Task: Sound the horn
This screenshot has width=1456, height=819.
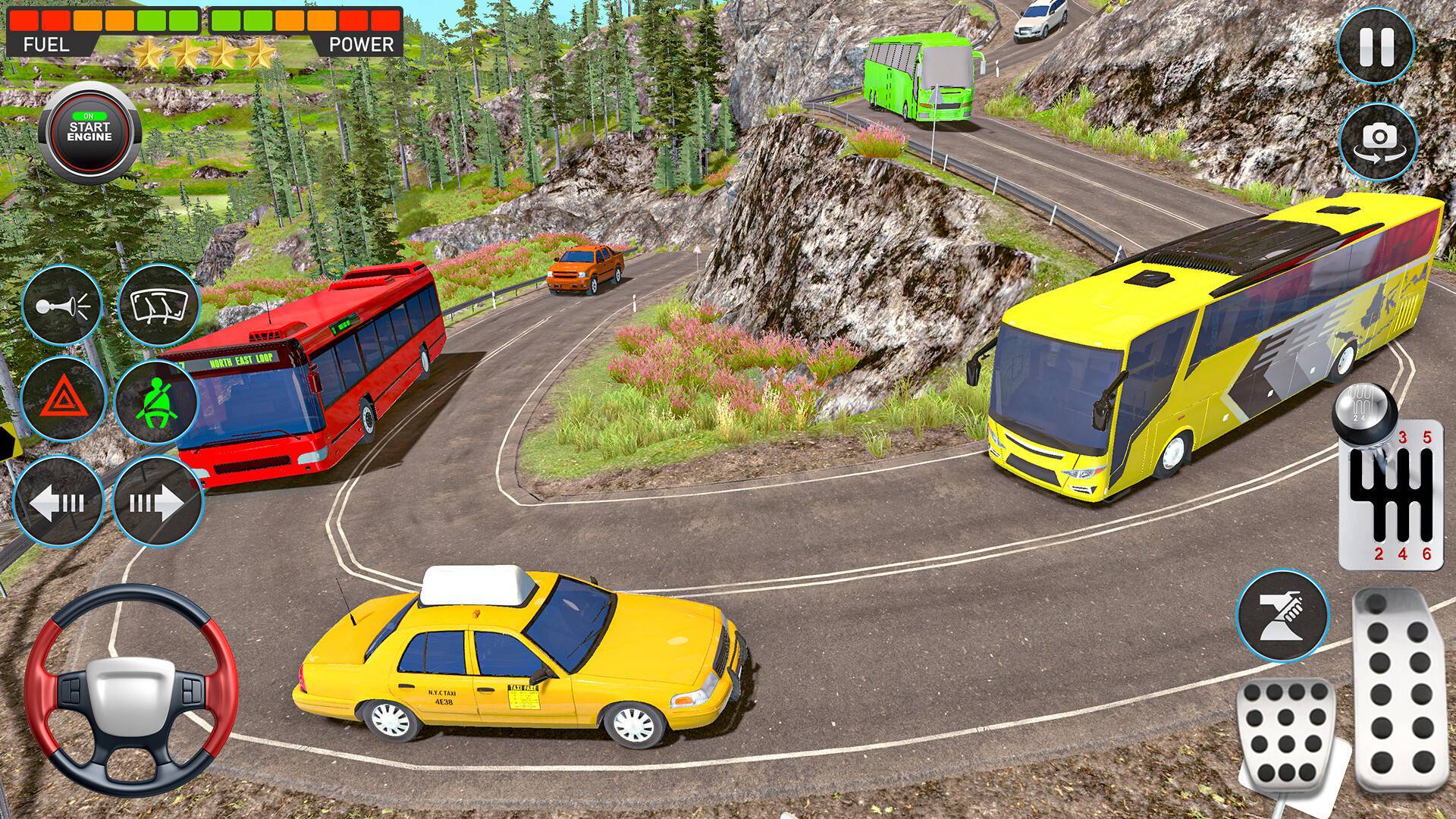Action: [x=62, y=306]
